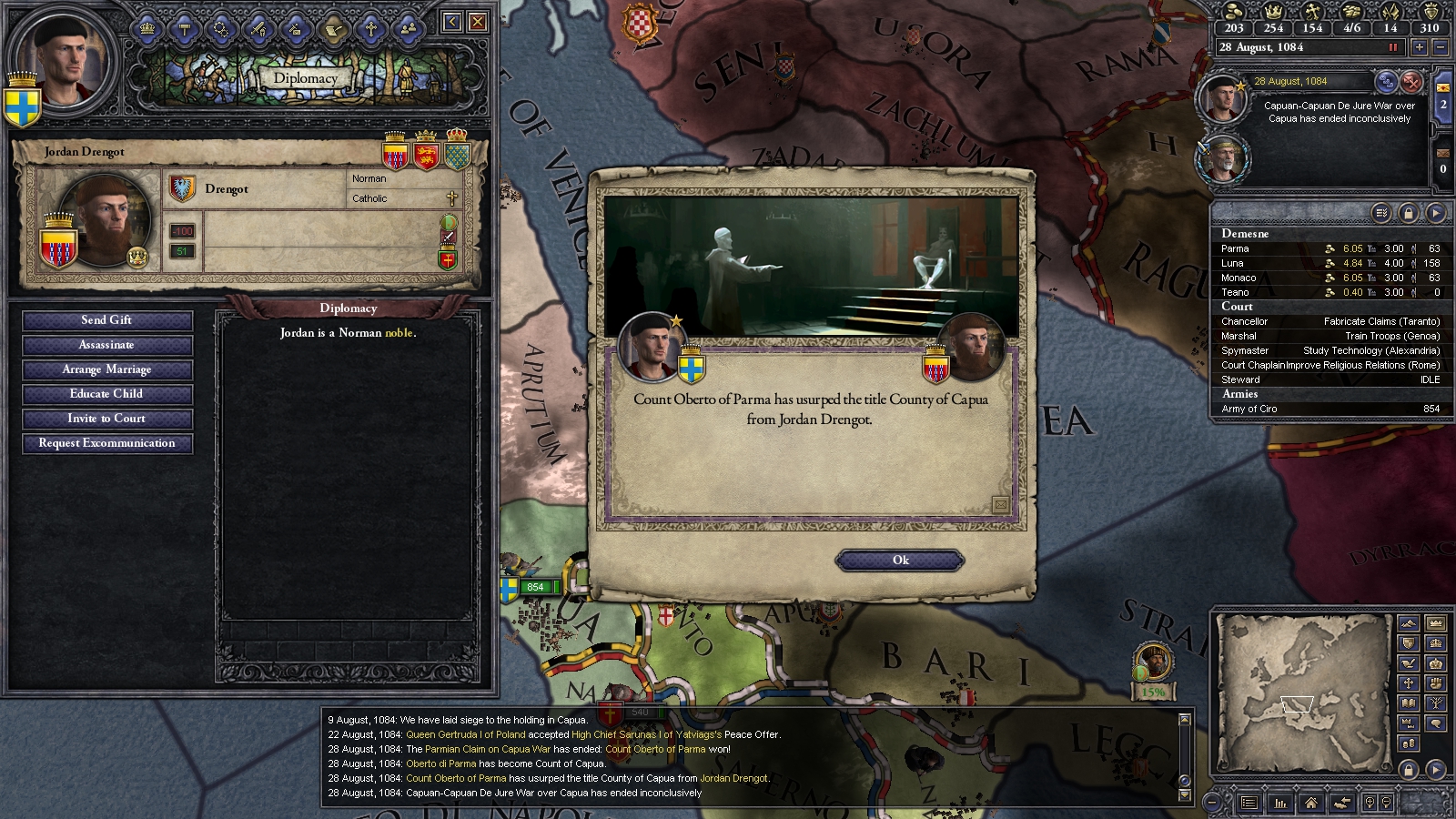This screenshot has width=1456, height=819.
Task: Select the Army of Ciro entry
Action: pos(1329,409)
